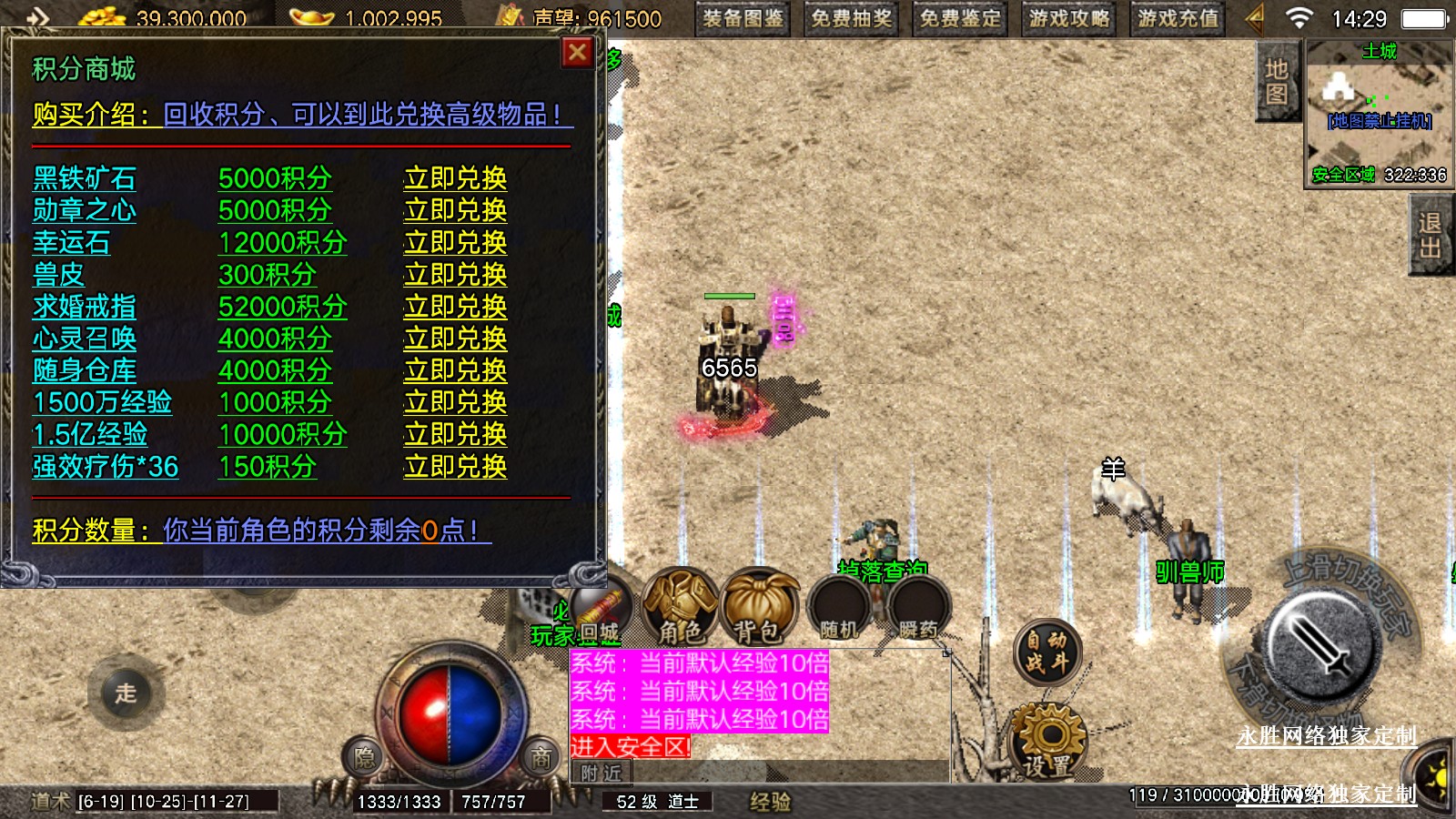1456x819 pixels.
Task: Close the 积分商城 points shop window
Action: (577, 53)
